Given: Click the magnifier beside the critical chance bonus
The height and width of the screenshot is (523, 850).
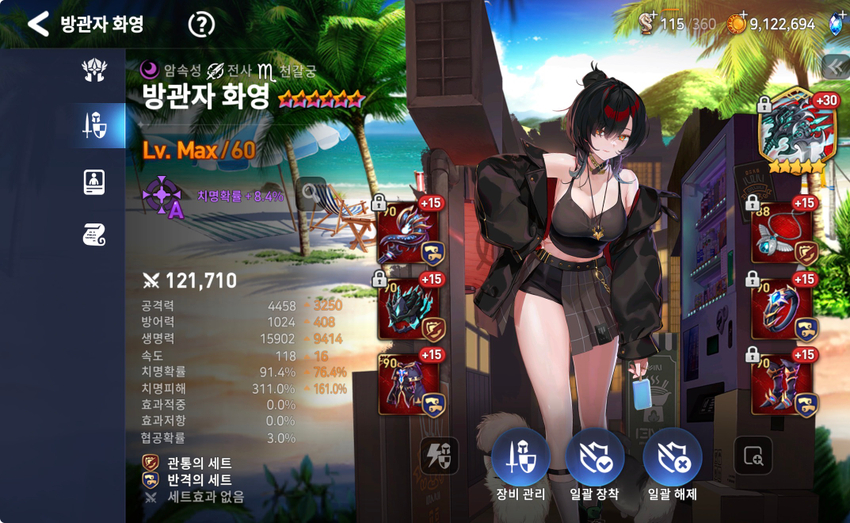Looking at the screenshot, I should 311,190.
